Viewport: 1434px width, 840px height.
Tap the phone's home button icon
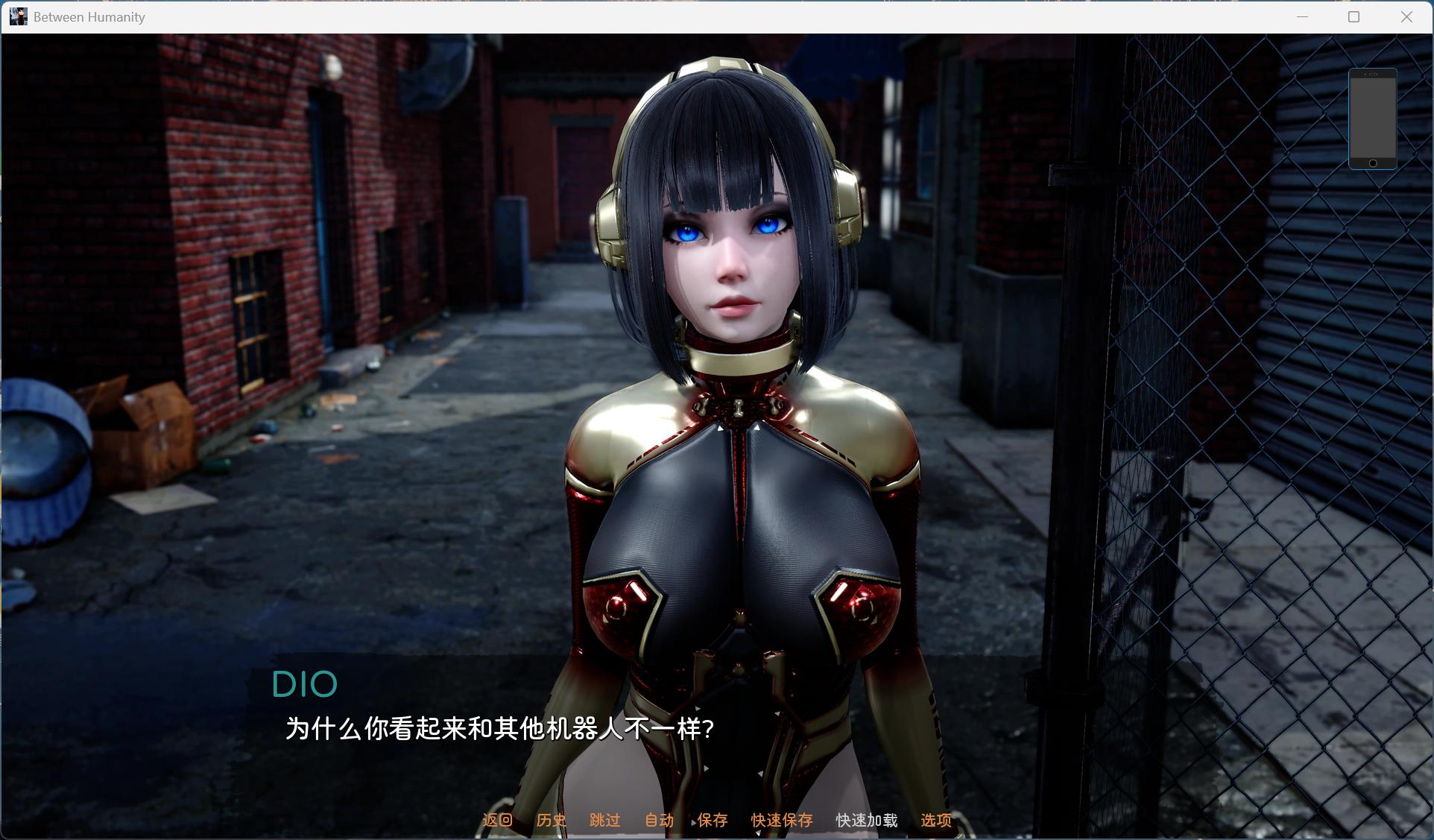point(1374,162)
